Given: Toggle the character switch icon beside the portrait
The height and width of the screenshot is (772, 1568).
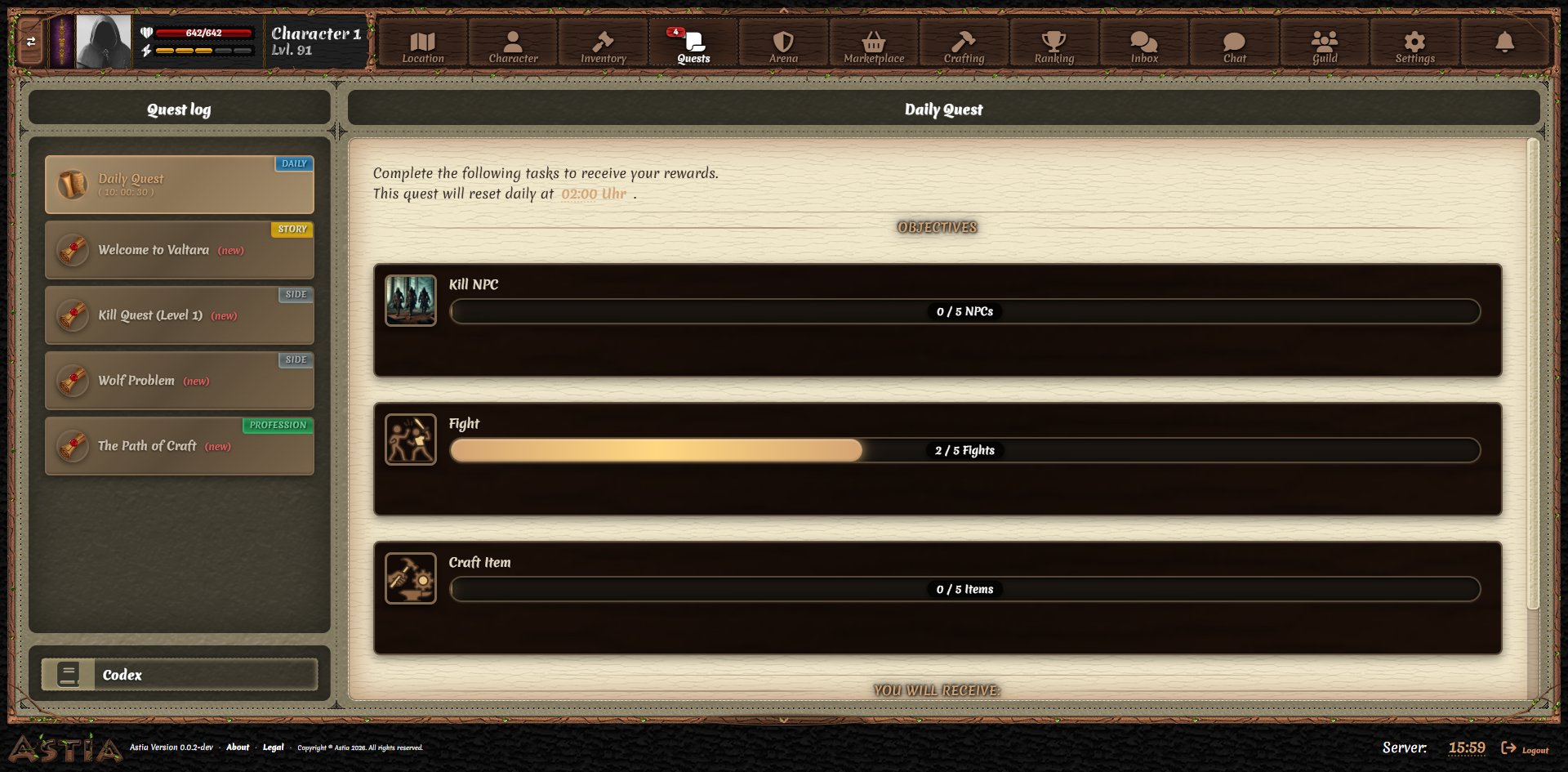Looking at the screenshot, I should (32, 41).
